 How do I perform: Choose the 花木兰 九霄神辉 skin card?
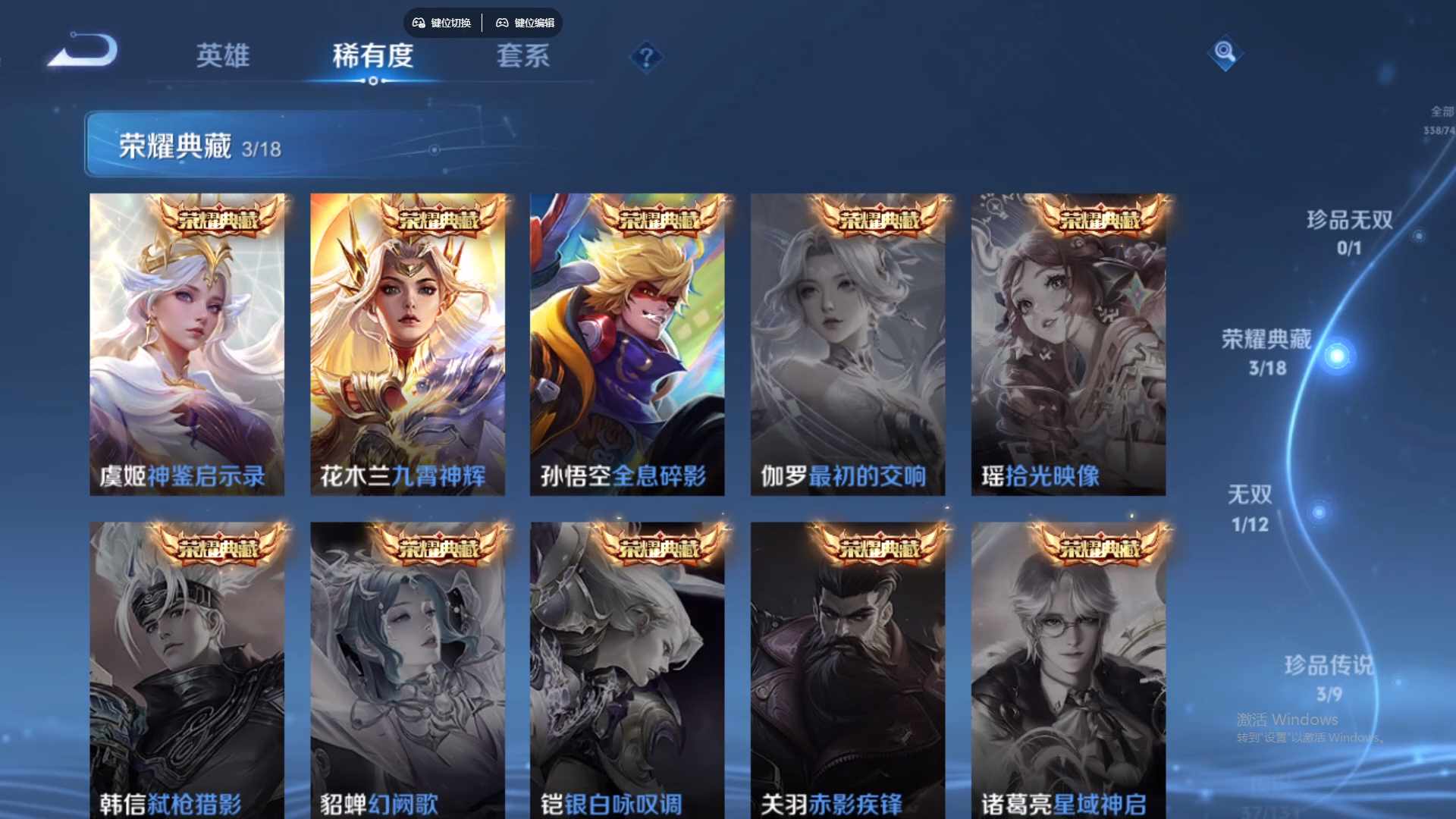click(x=407, y=345)
